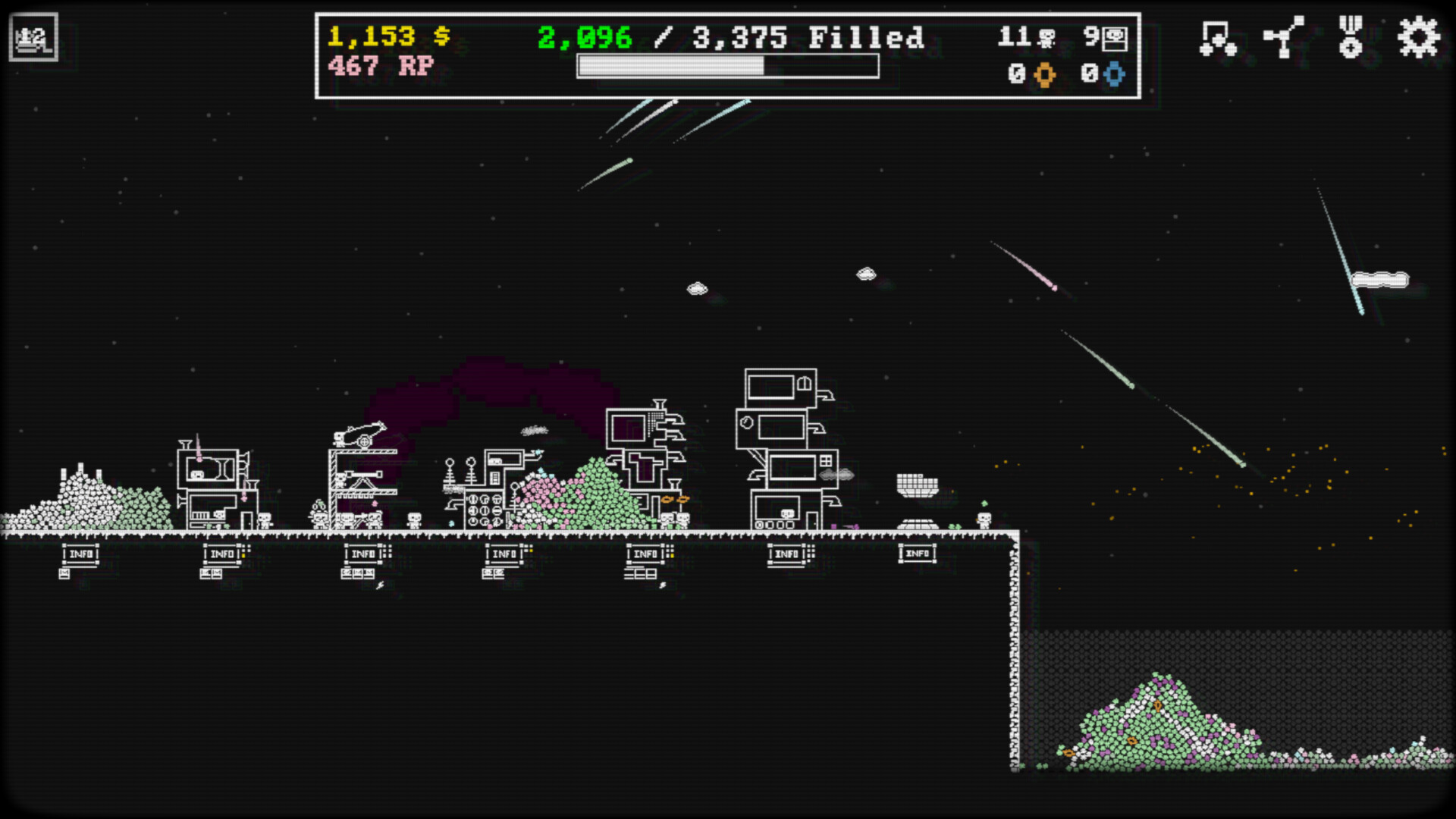Image resolution: width=1456 pixels, height=819 pixels.
Task: Expand the dot grid next to the rightmost INFO button
Action: click(810, 551)
